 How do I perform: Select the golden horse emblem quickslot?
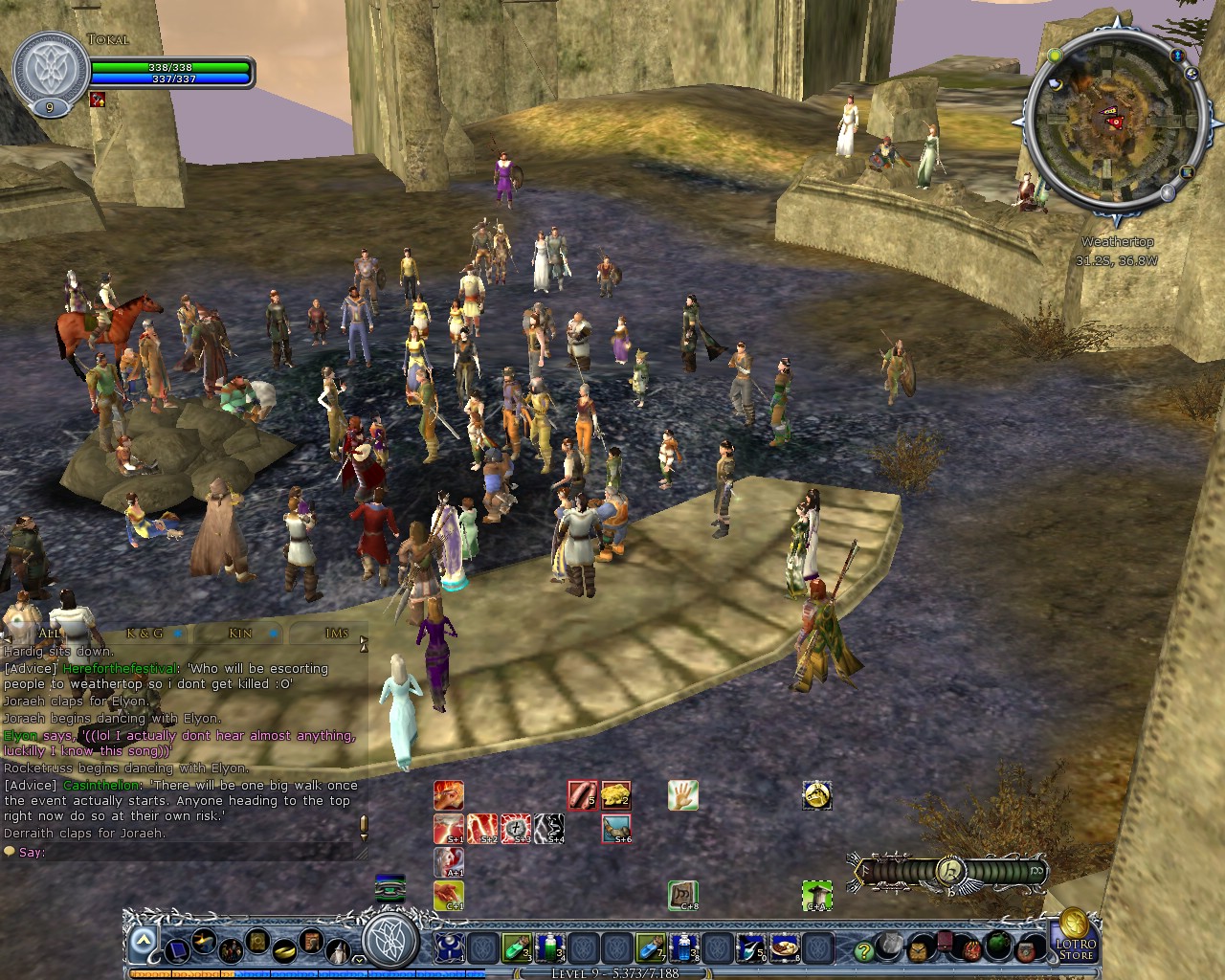pos(816,794)
